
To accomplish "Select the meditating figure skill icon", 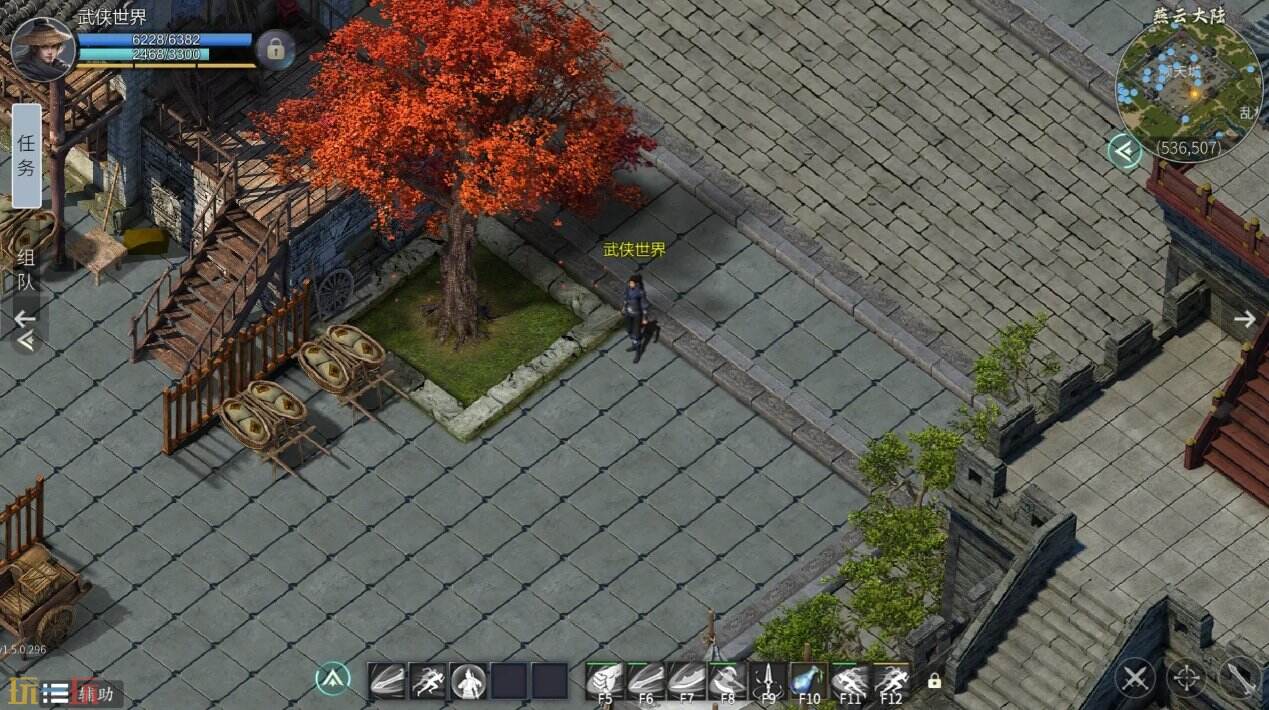I will point(468,681).
